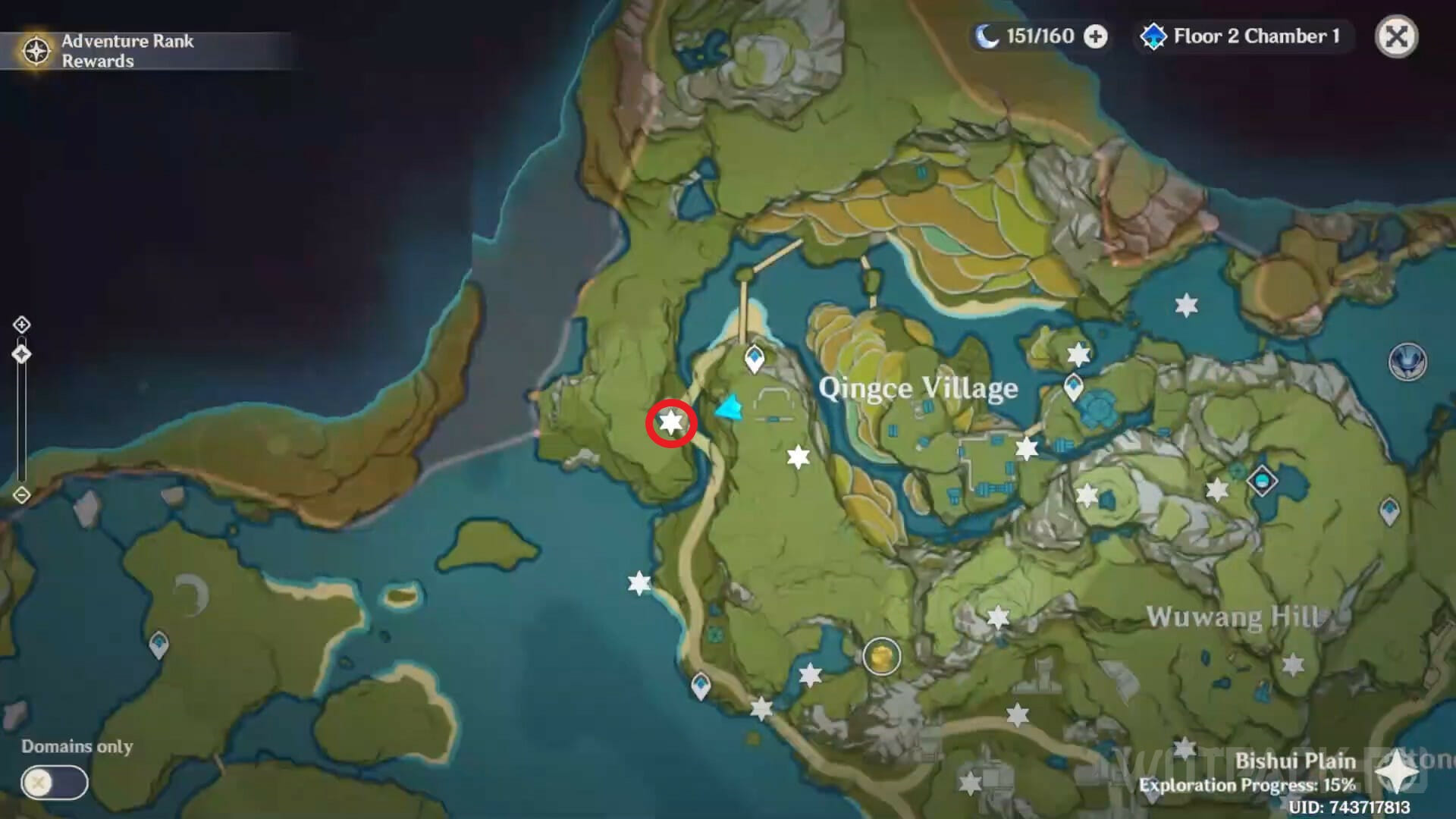The image size is (1456, 819).
Task: Click the zoom-in button on the zoom bar
Action: (x=21, y=325)
